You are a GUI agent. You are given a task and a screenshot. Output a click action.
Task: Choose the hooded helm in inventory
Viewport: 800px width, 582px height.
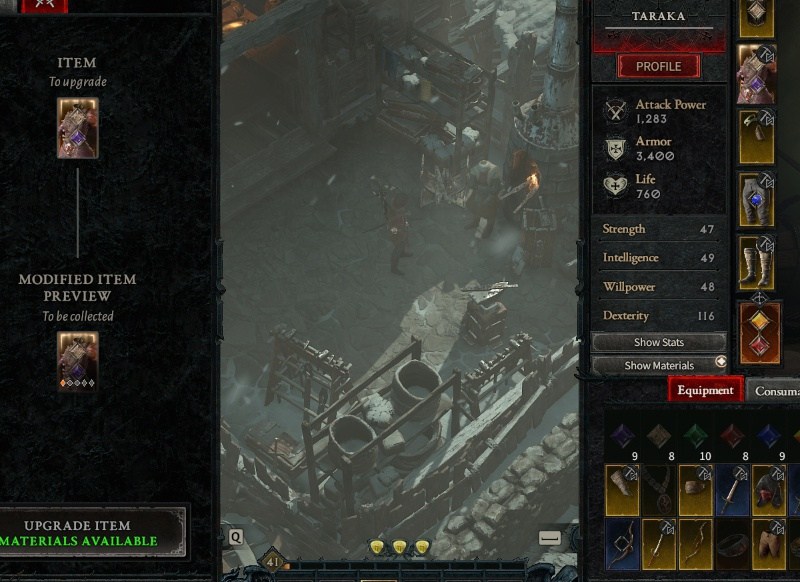tap(769, 490)
